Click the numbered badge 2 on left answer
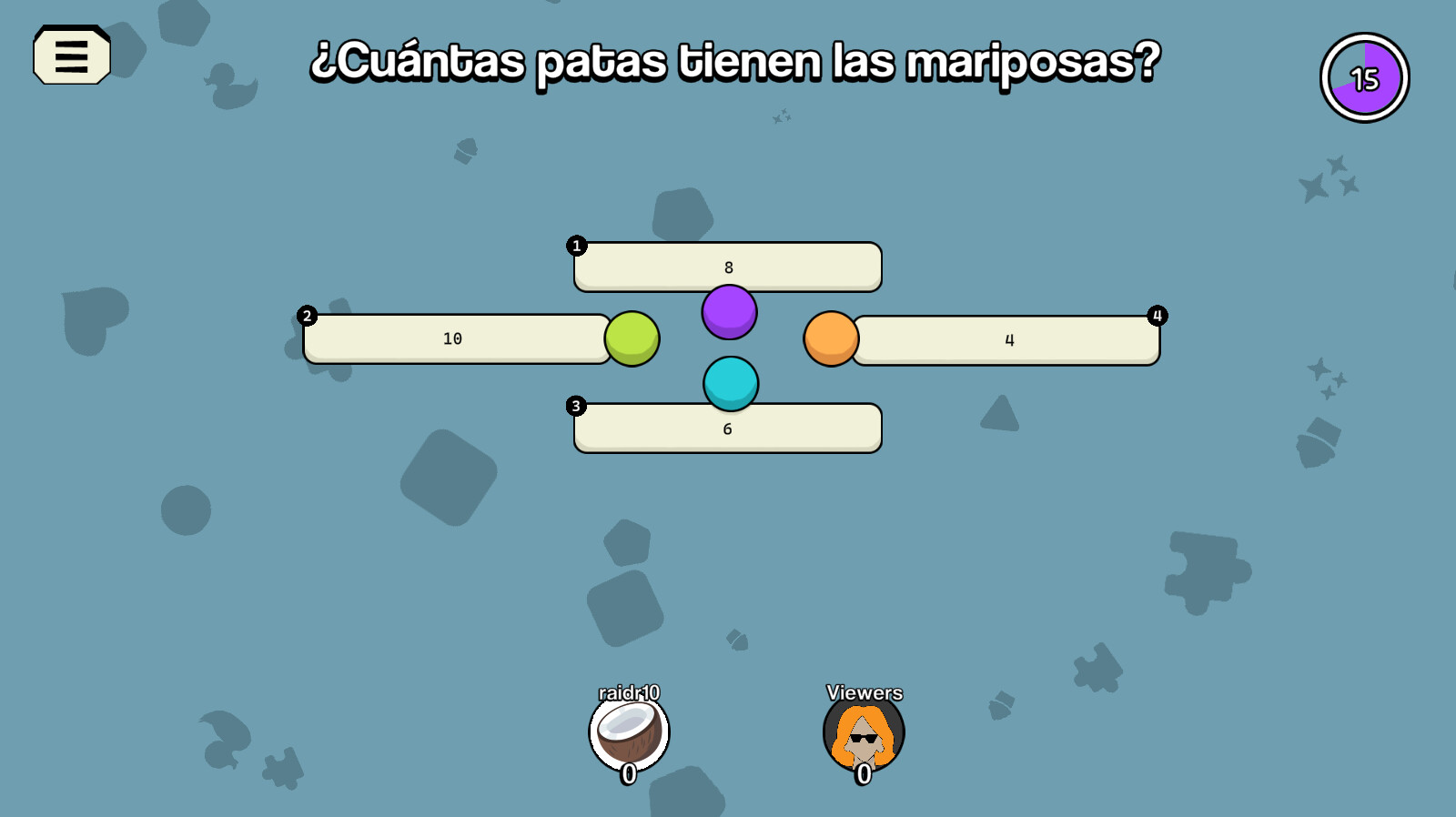This screenshot has width=1456, height=817. click(x=307, y=316)
